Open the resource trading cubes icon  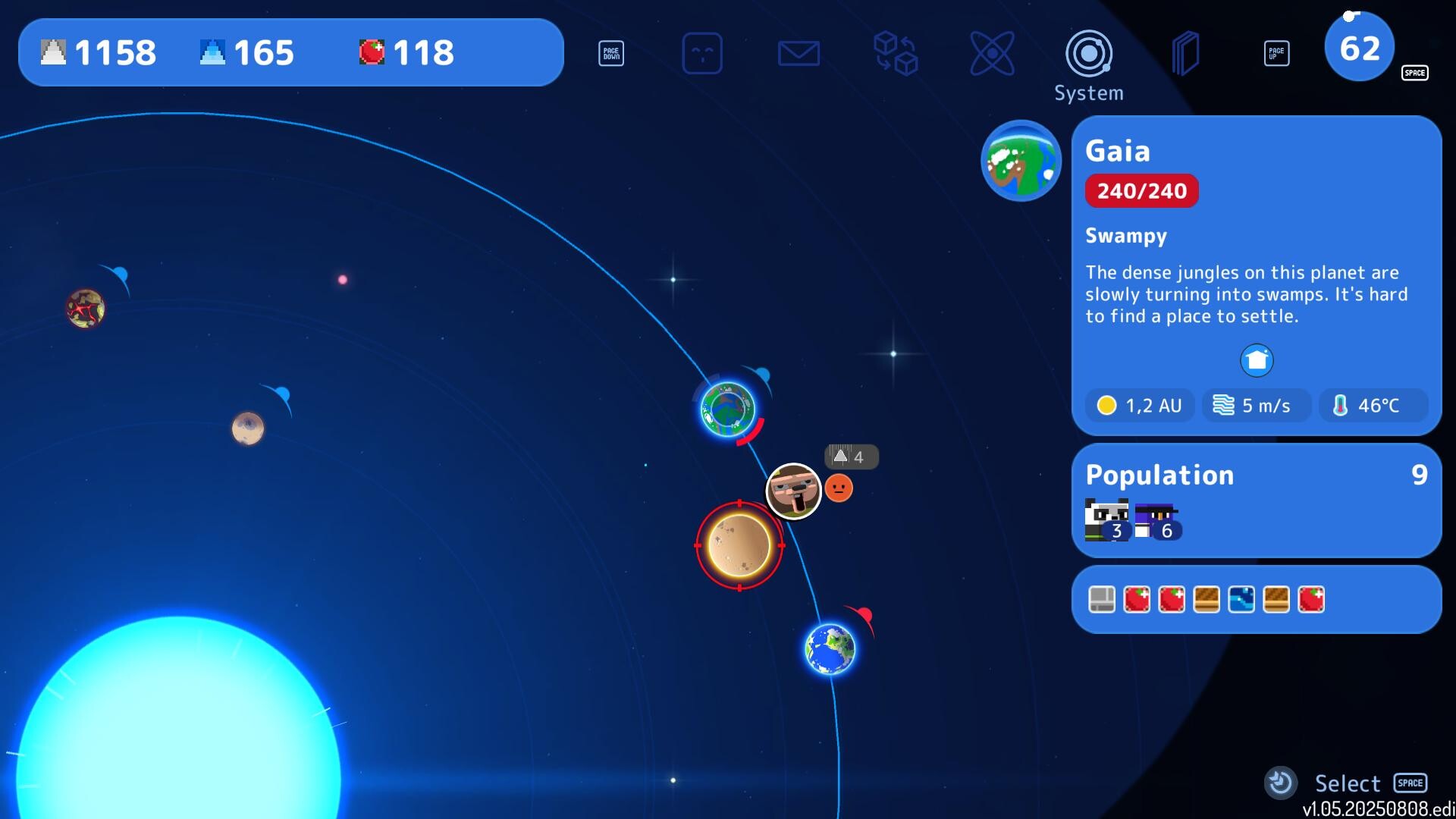[x=896, y=53]
